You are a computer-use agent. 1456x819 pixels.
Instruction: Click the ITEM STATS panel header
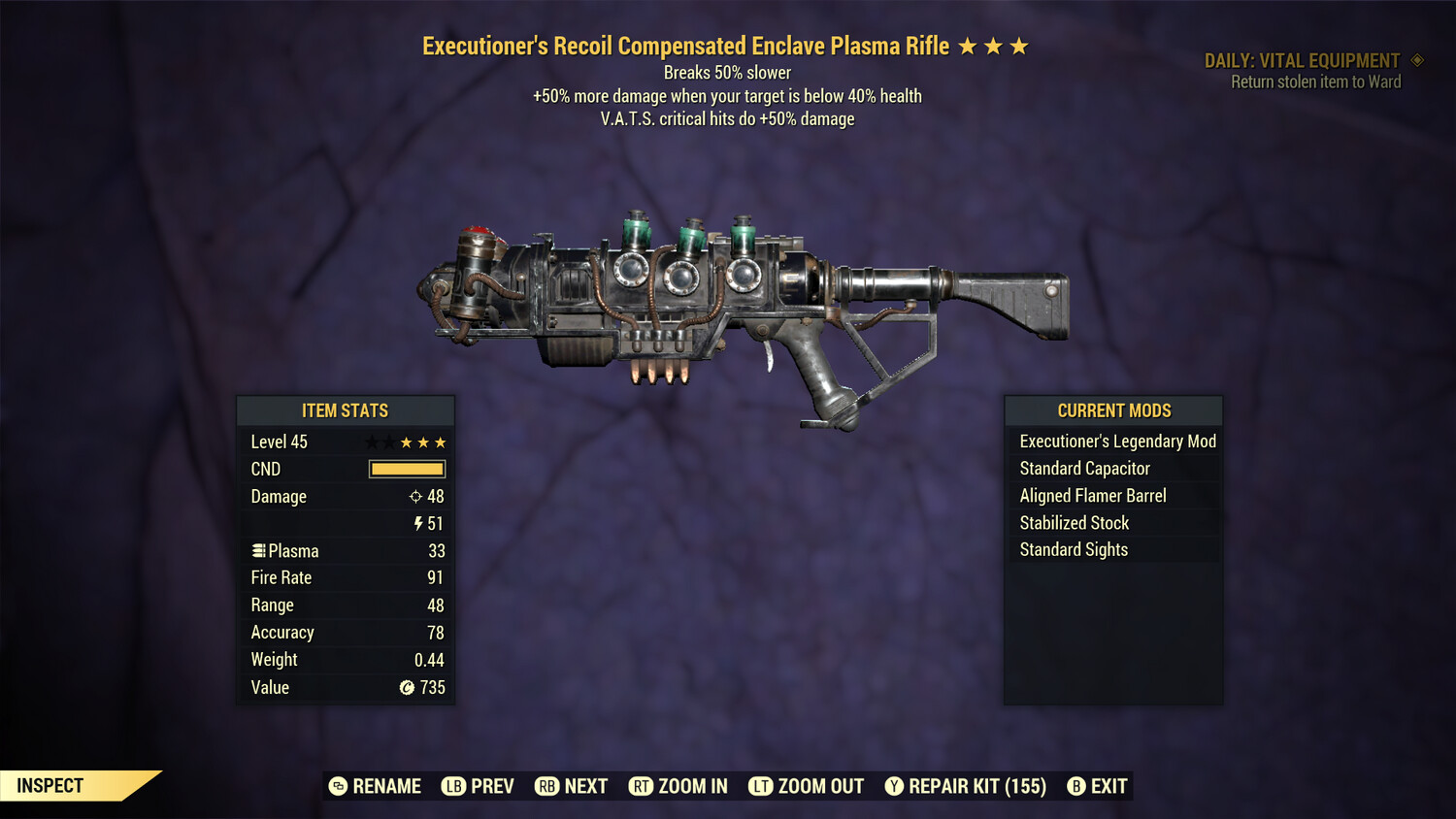(x=346, y=410)
